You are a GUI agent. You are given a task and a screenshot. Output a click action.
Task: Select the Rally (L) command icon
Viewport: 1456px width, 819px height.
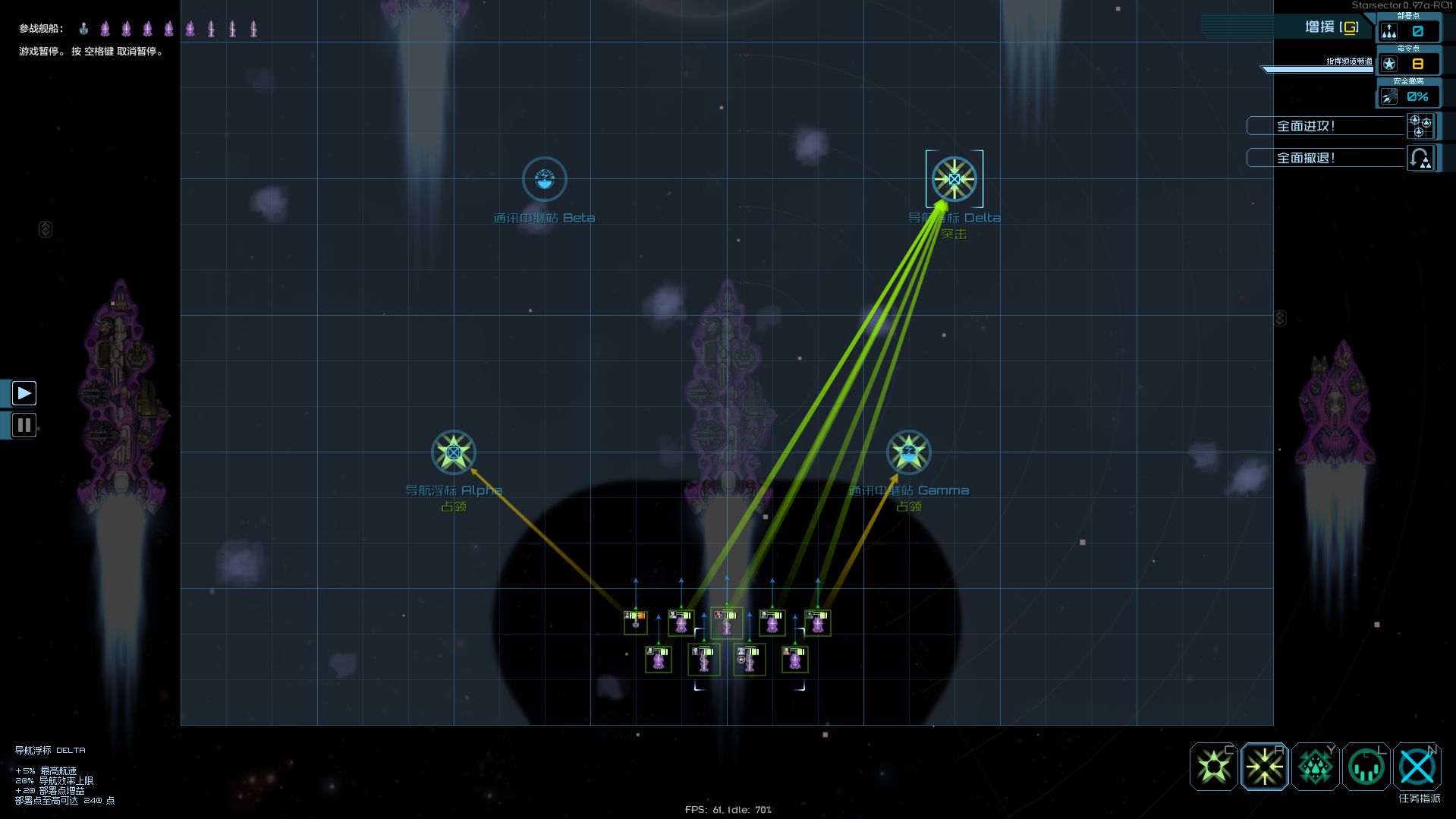coord(1366,767)
